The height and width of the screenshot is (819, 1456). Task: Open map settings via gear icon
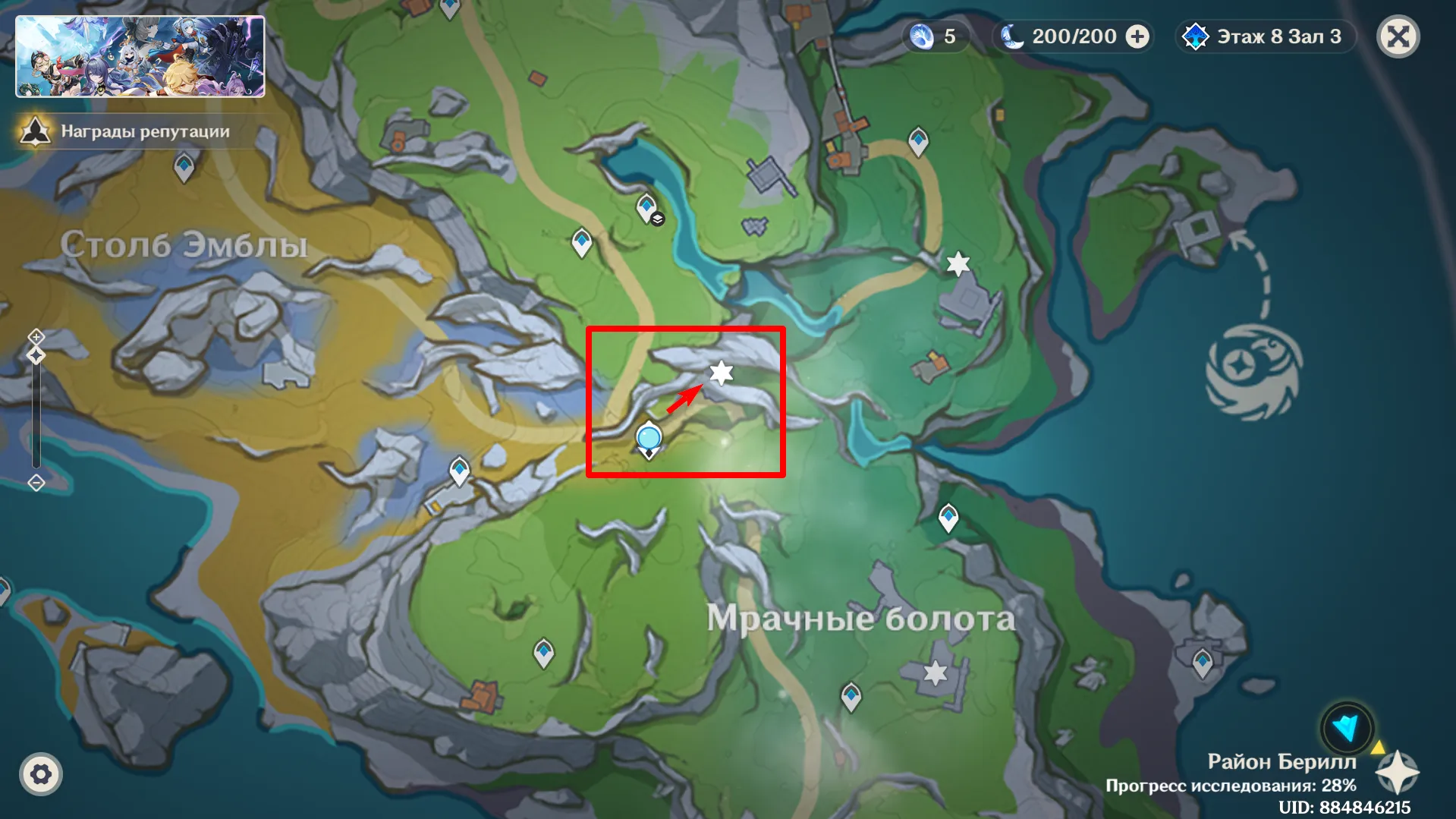(x=42, y=775)
